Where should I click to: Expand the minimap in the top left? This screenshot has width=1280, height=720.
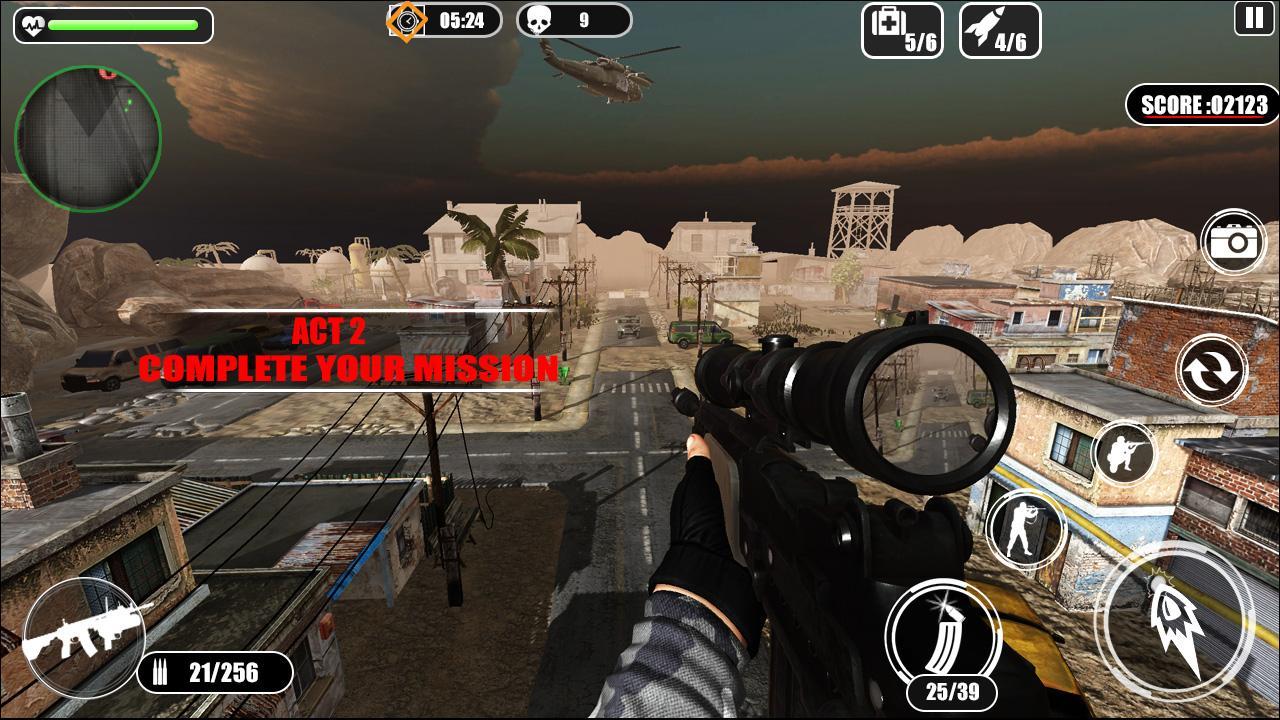(x=88, y=135)
